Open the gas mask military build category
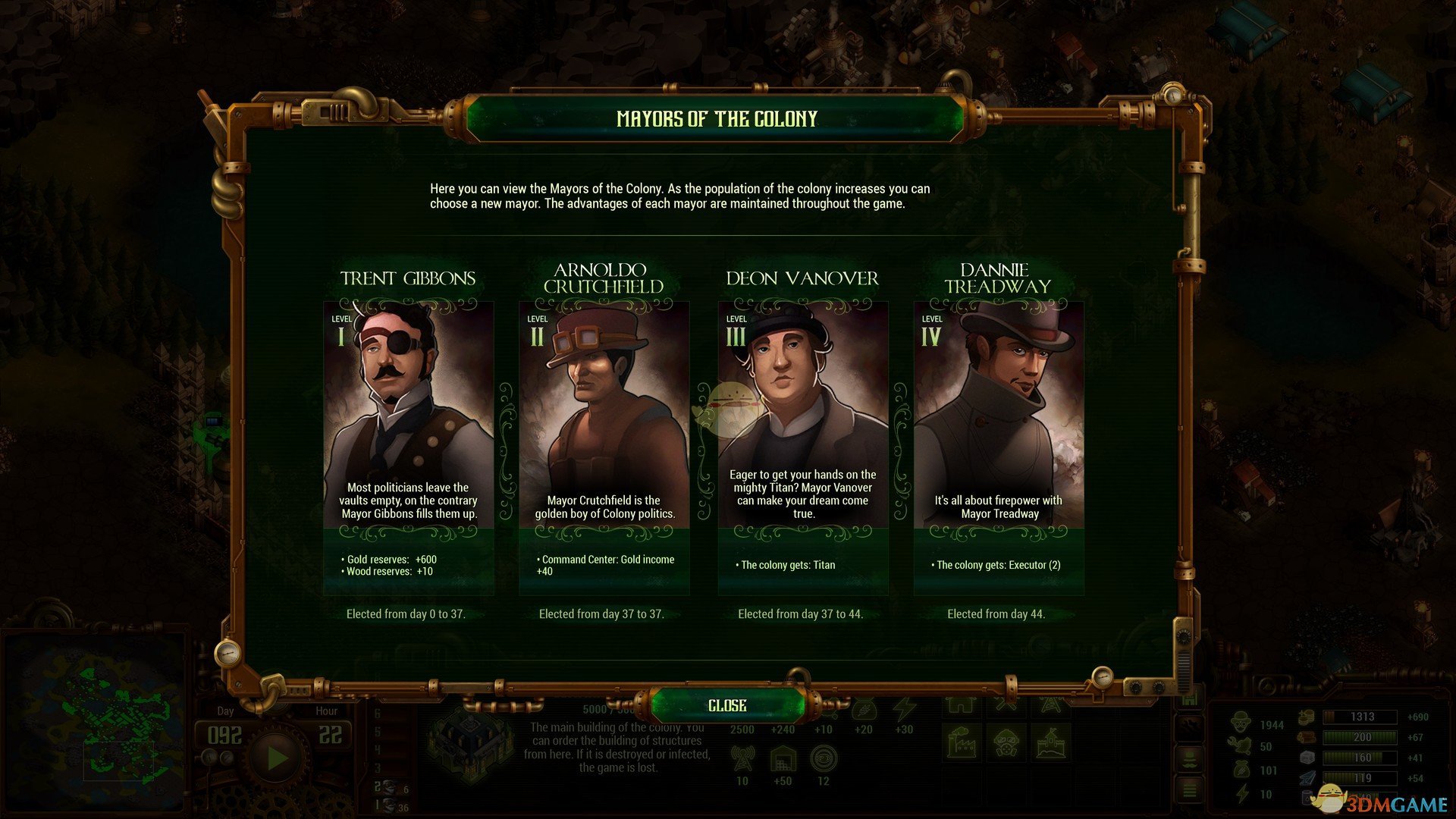 [x=1006, y=744]
